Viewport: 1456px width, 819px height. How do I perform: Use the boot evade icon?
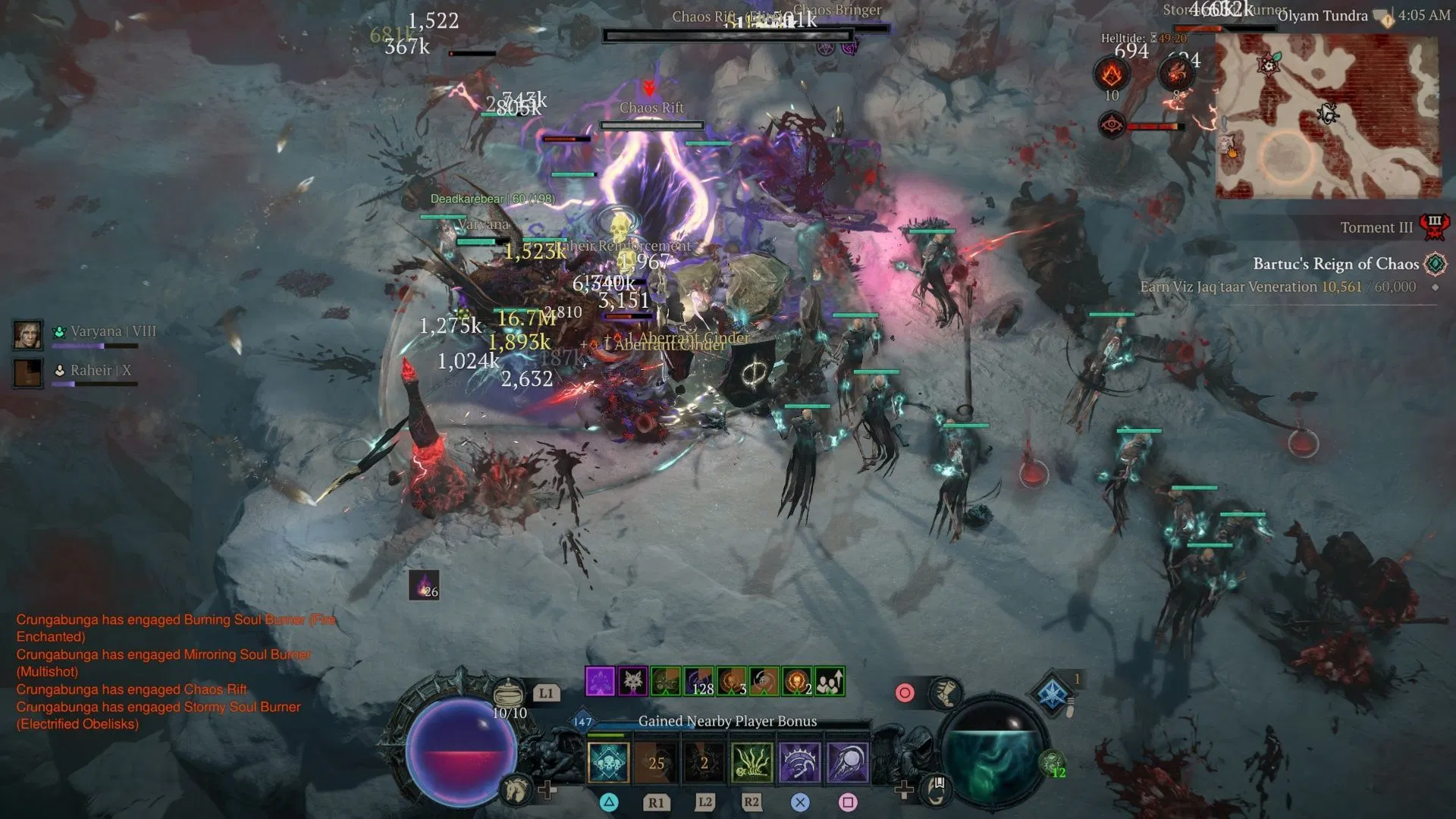point(945,692)
